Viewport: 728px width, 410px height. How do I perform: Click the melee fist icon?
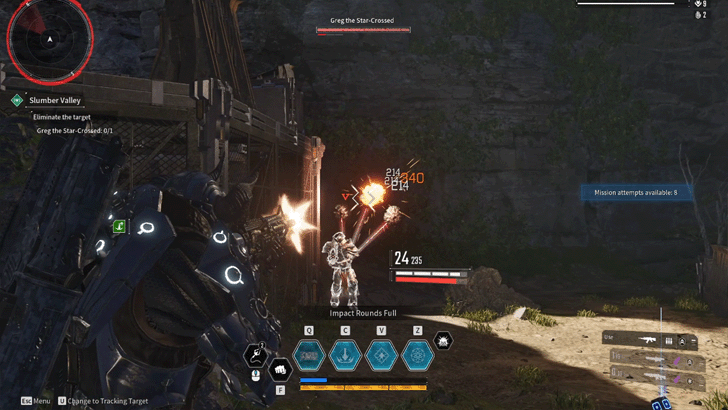281,371
